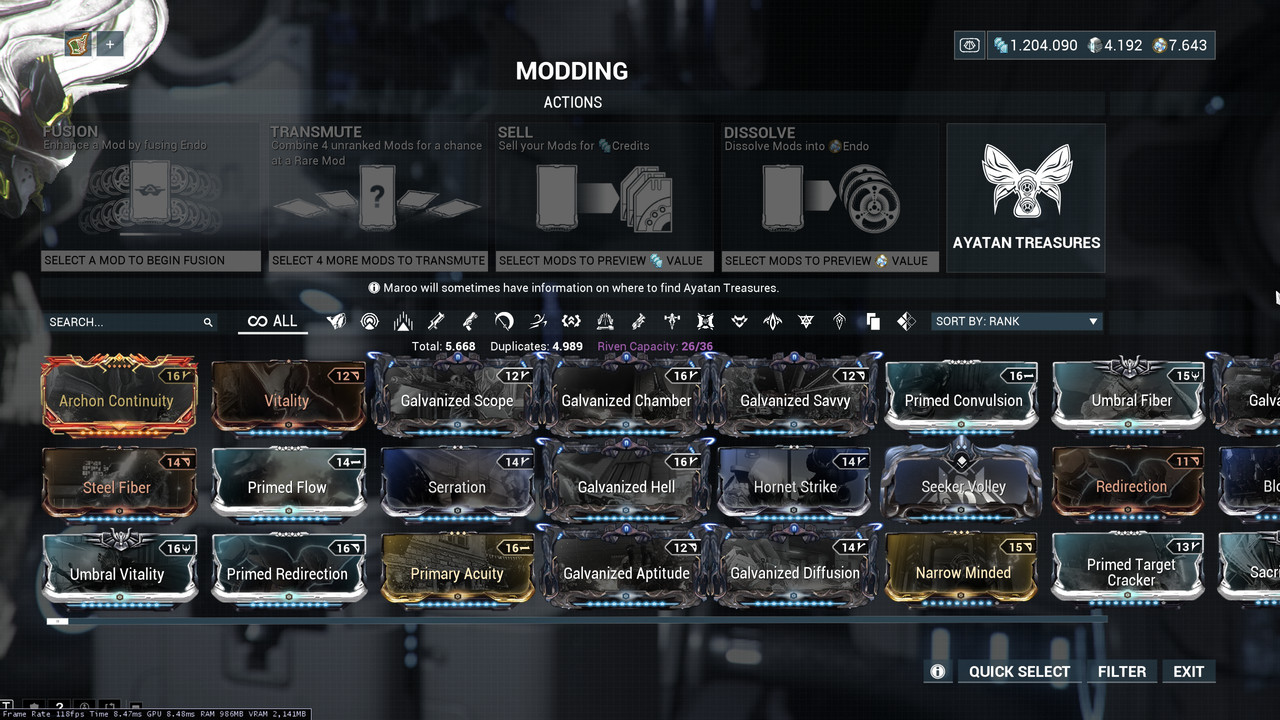The height and width of the screenshot is (720, 1280).
Task: Select the Primary Acuity mod
Action: [x=457, y=571]
